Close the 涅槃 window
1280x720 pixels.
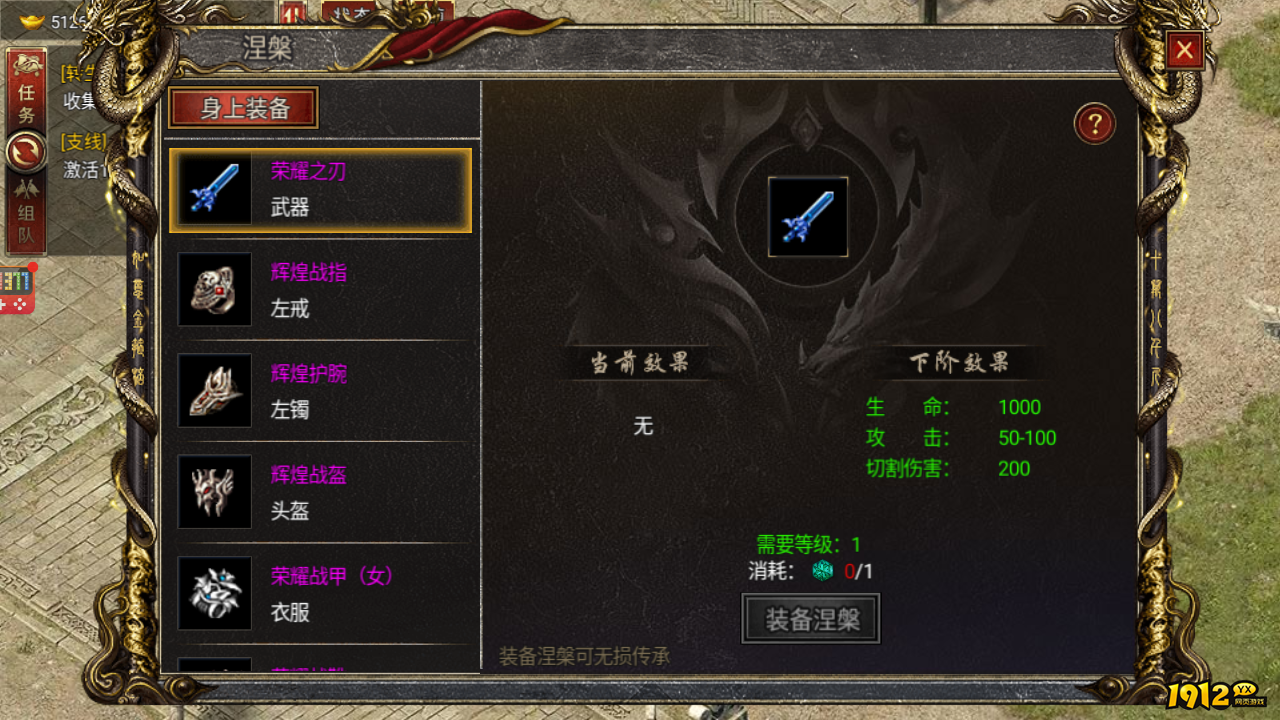1184,51
